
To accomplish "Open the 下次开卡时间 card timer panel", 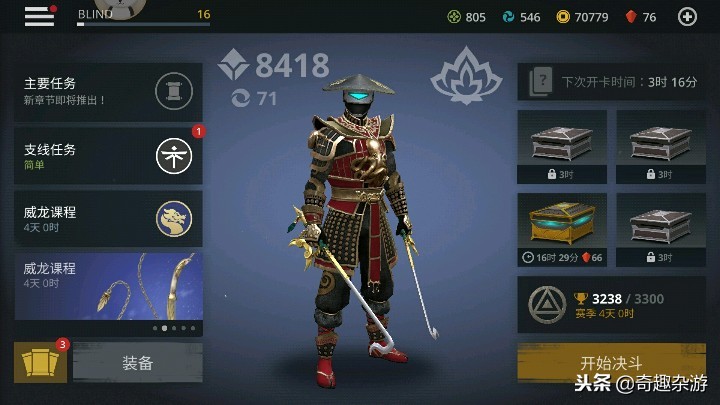I will (611, 82).
